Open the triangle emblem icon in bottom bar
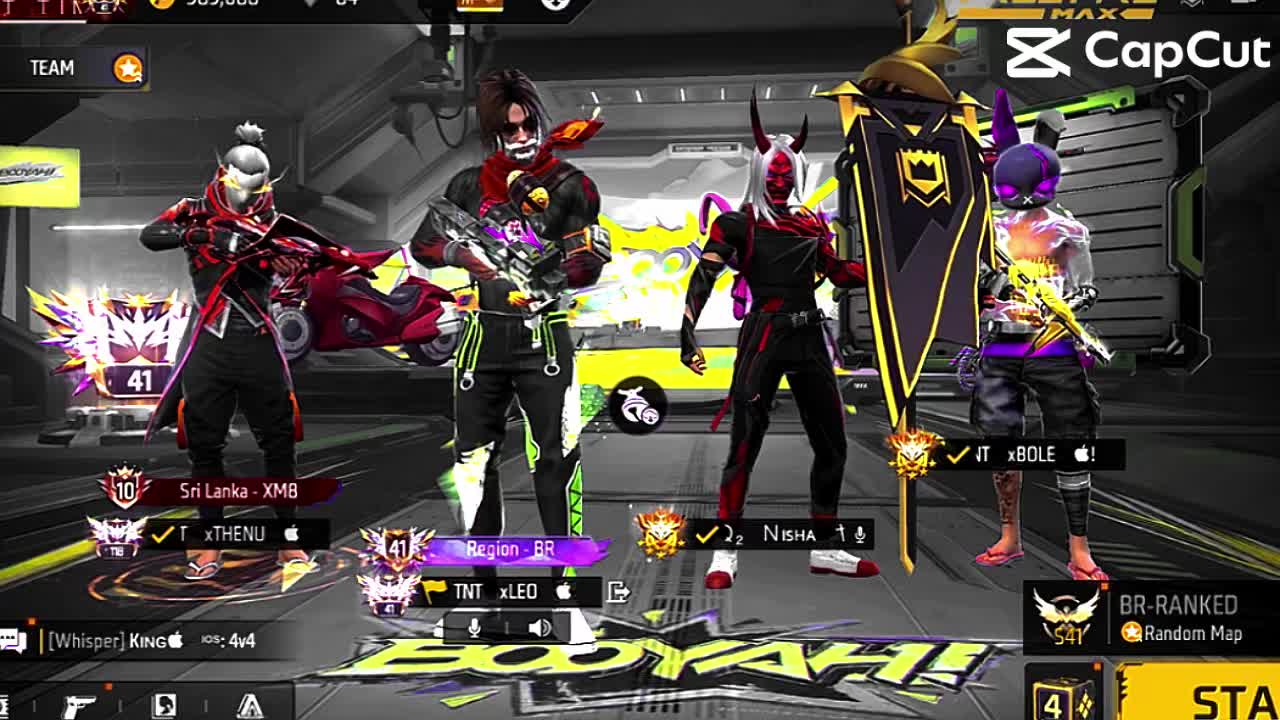 point(250,705)
